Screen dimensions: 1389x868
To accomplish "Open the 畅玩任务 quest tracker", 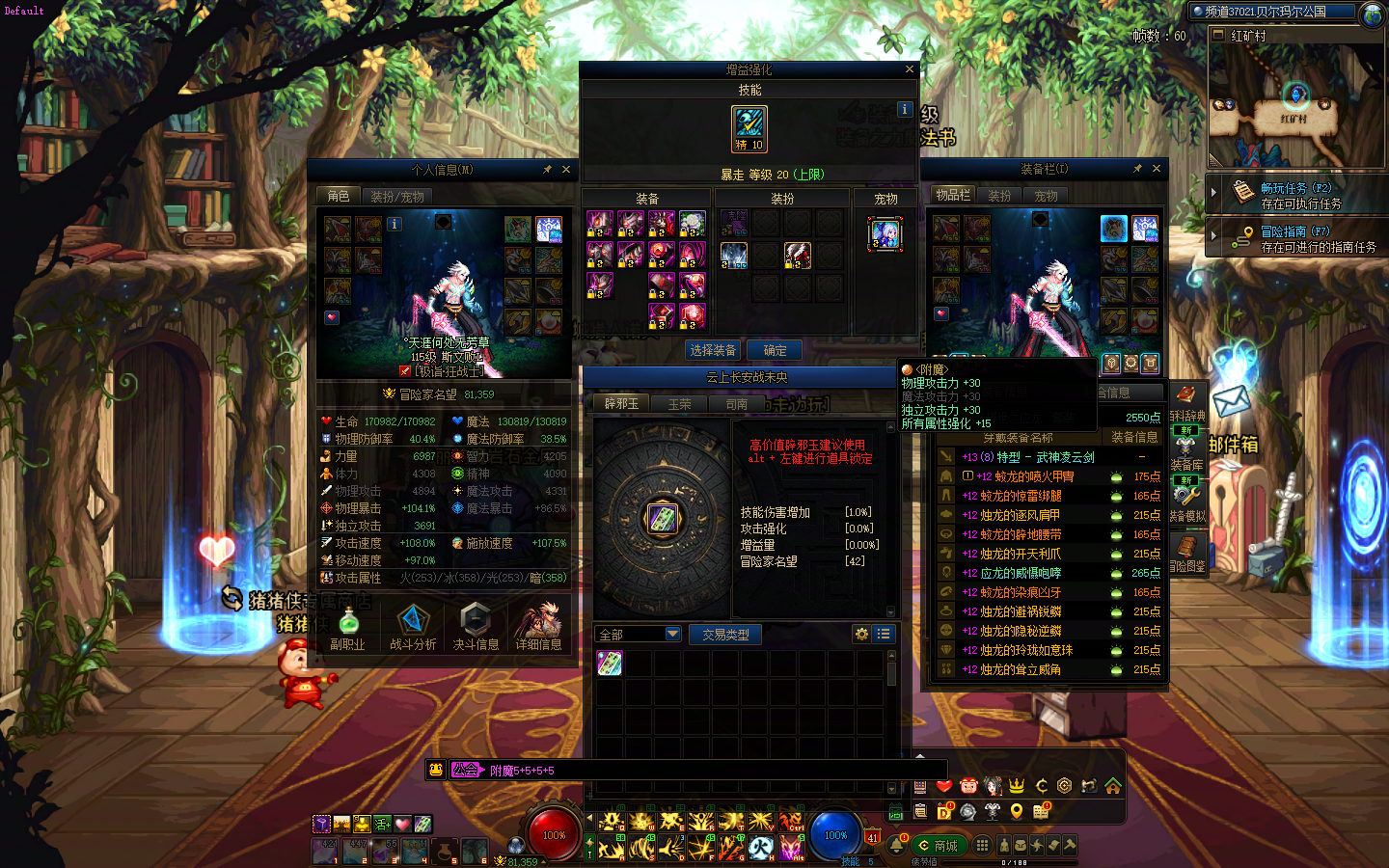I will [x=1295, y=195].
